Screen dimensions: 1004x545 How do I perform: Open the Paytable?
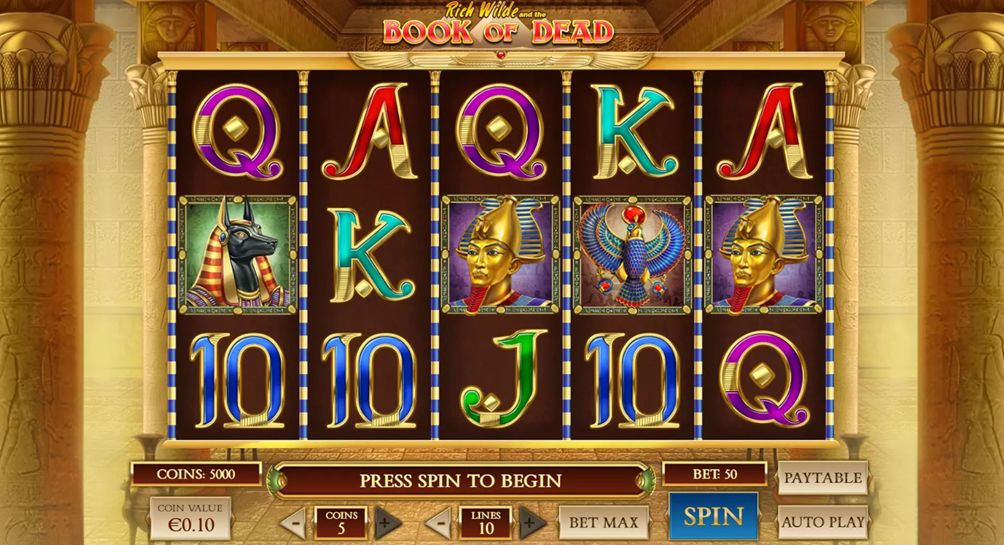click(x=822, y=478)
